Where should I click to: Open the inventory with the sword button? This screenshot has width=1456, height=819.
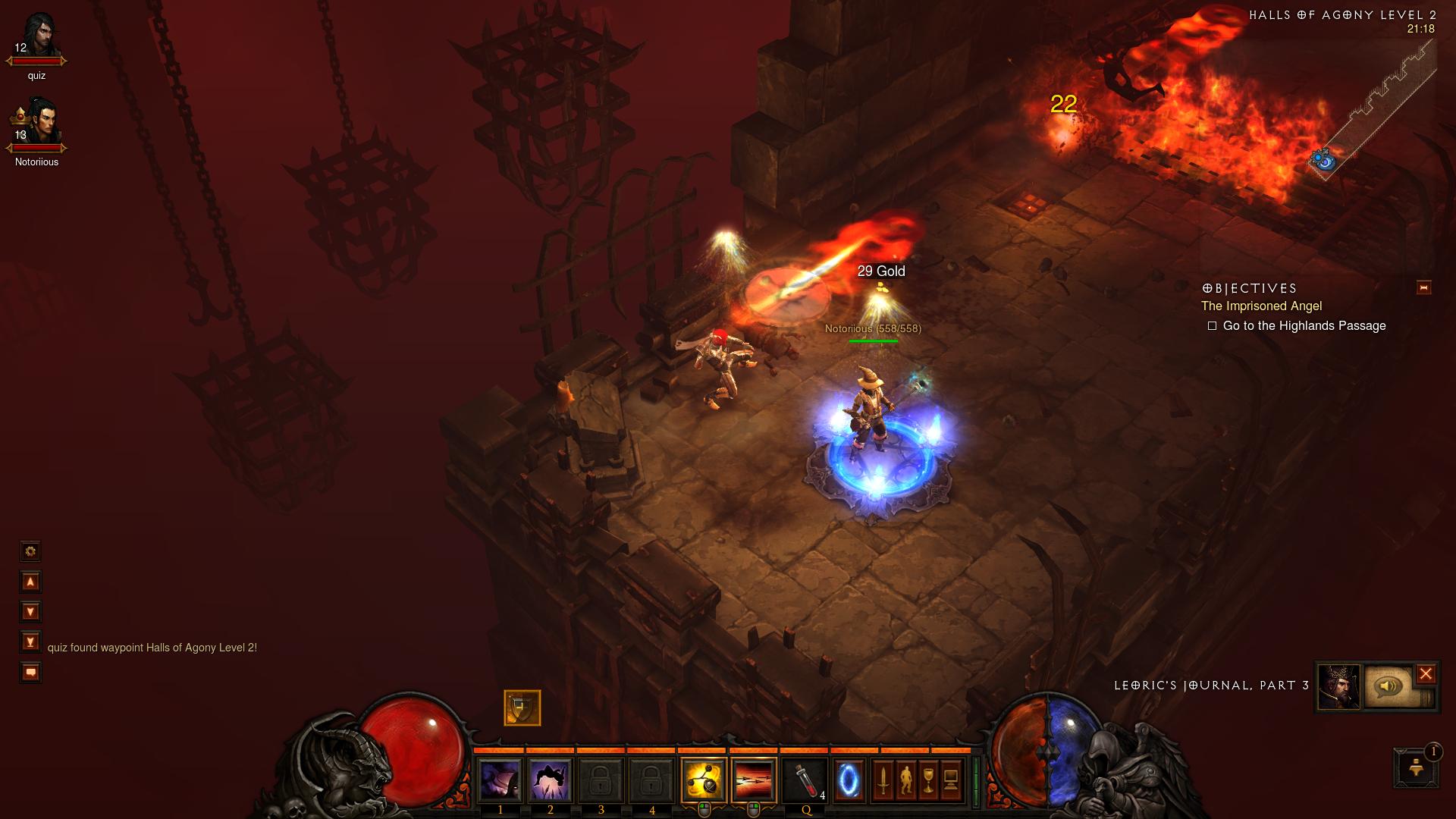point(883,780)
